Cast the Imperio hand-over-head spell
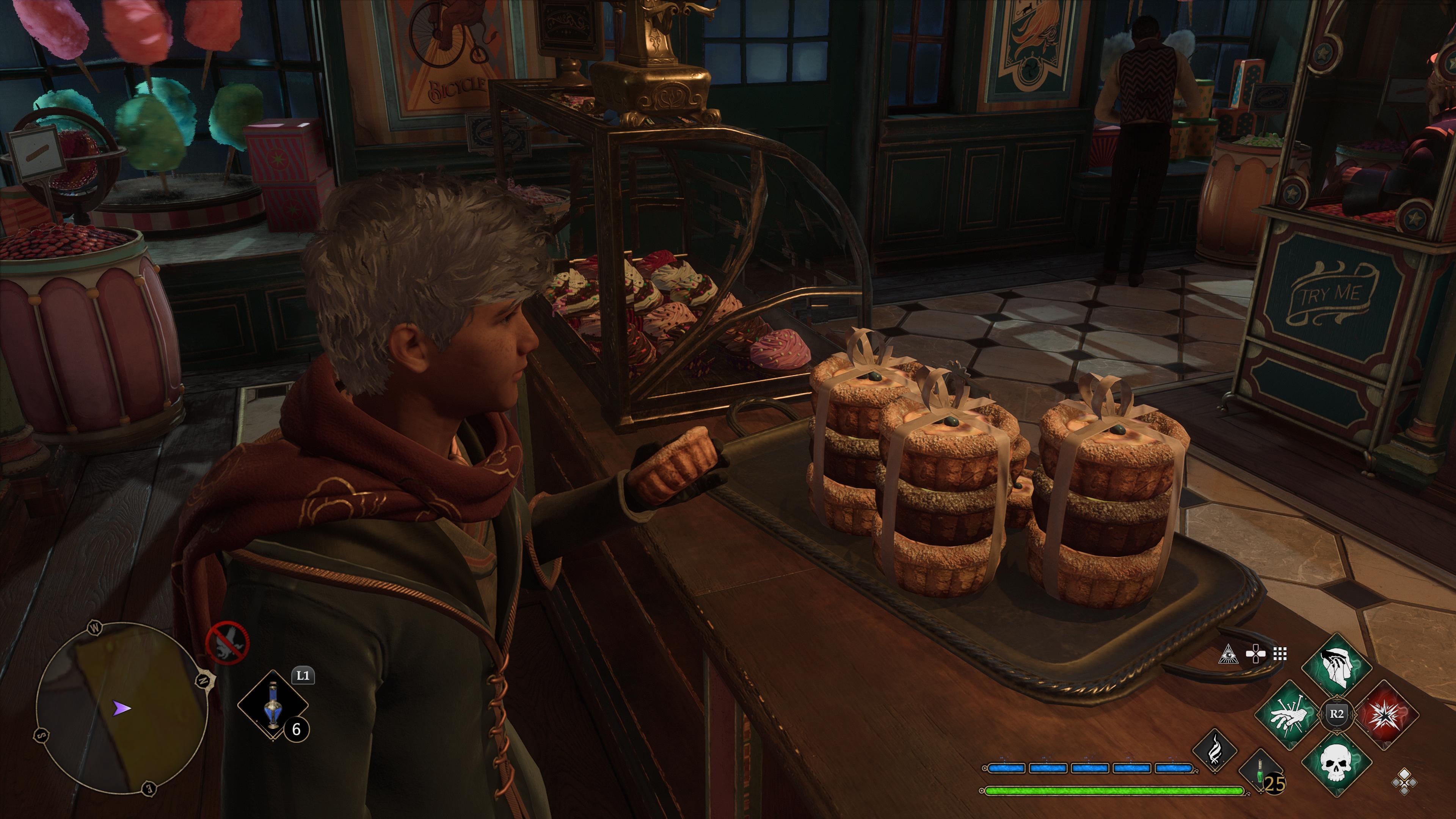The height and width of the screenshot is (819, 1456). [1336, 667]
